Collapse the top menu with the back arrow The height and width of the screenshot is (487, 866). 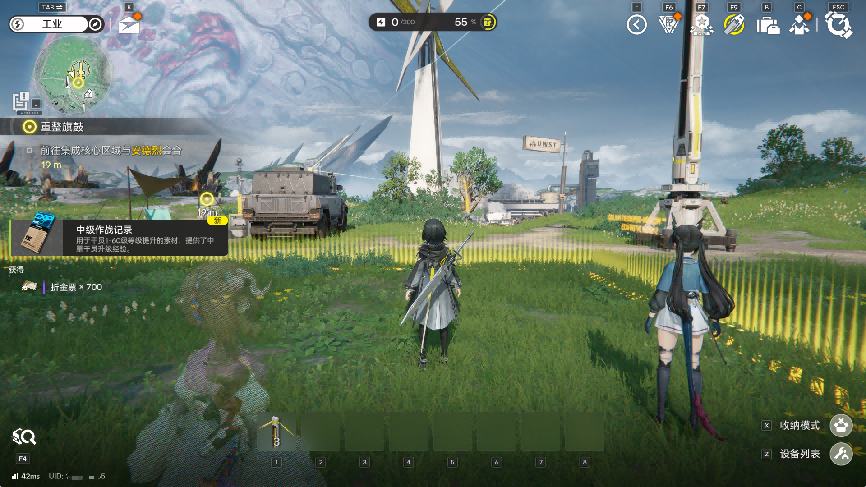(x=637, y=25)
